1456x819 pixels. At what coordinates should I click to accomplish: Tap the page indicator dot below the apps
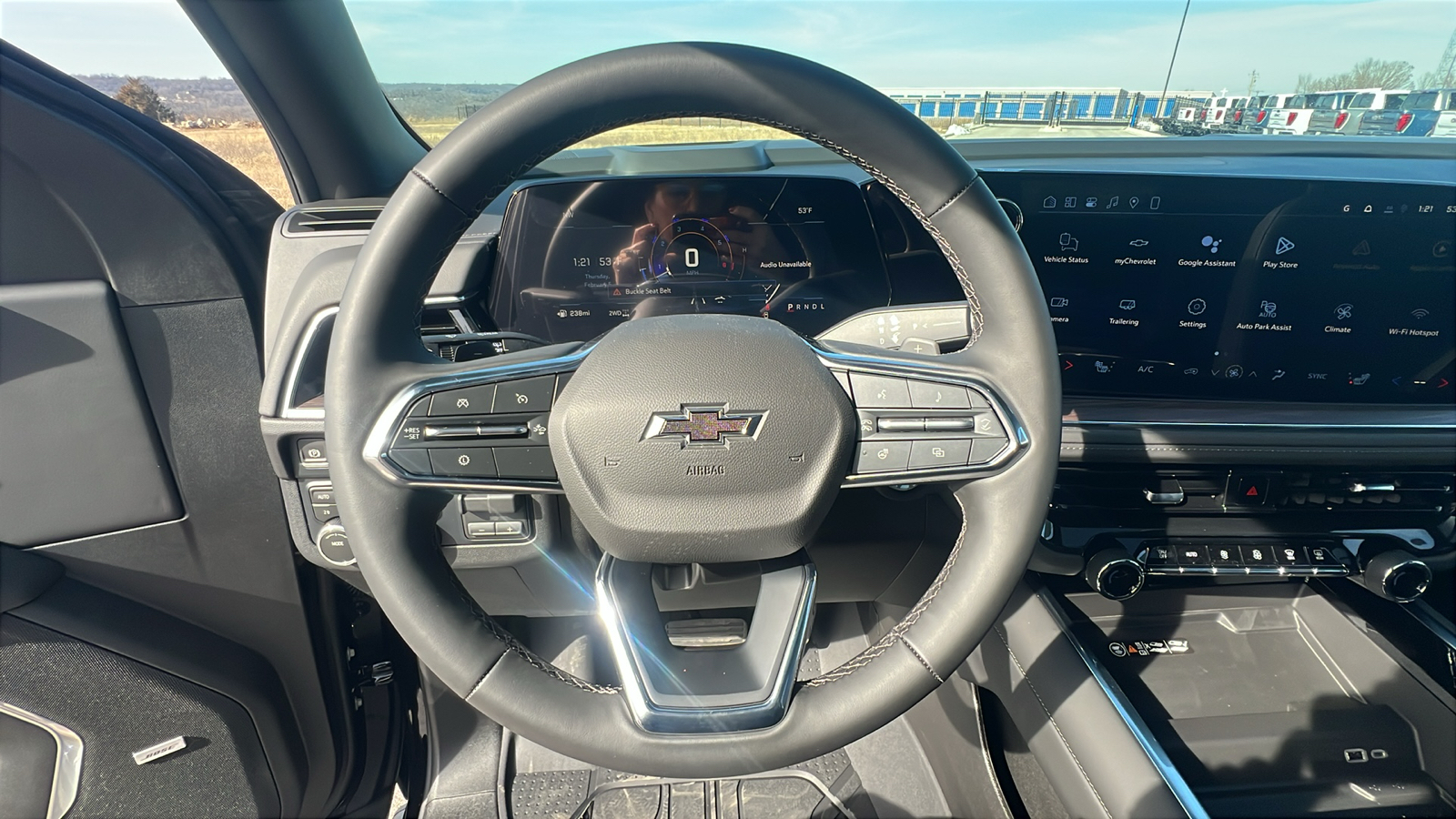1217,354
